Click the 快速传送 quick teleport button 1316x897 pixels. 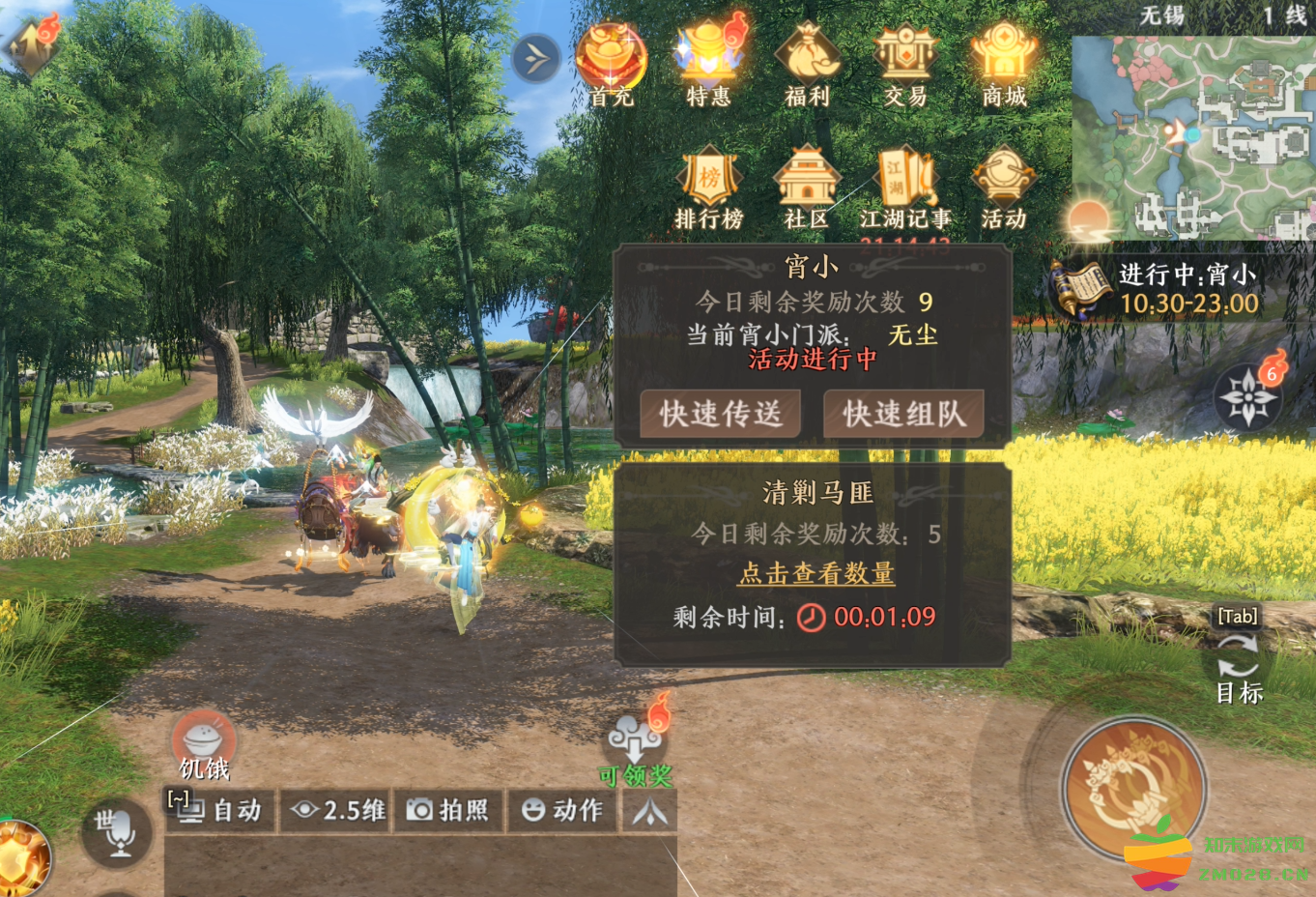click(x=721, y=415)
